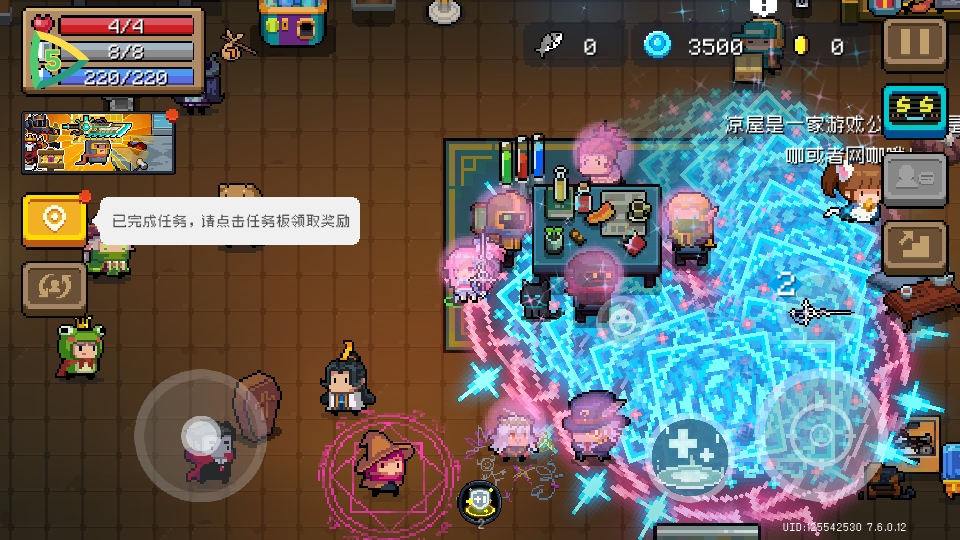960x540 pixels.
Task: Open the event banner with sword artwork
Action: [x=99, y=140]
